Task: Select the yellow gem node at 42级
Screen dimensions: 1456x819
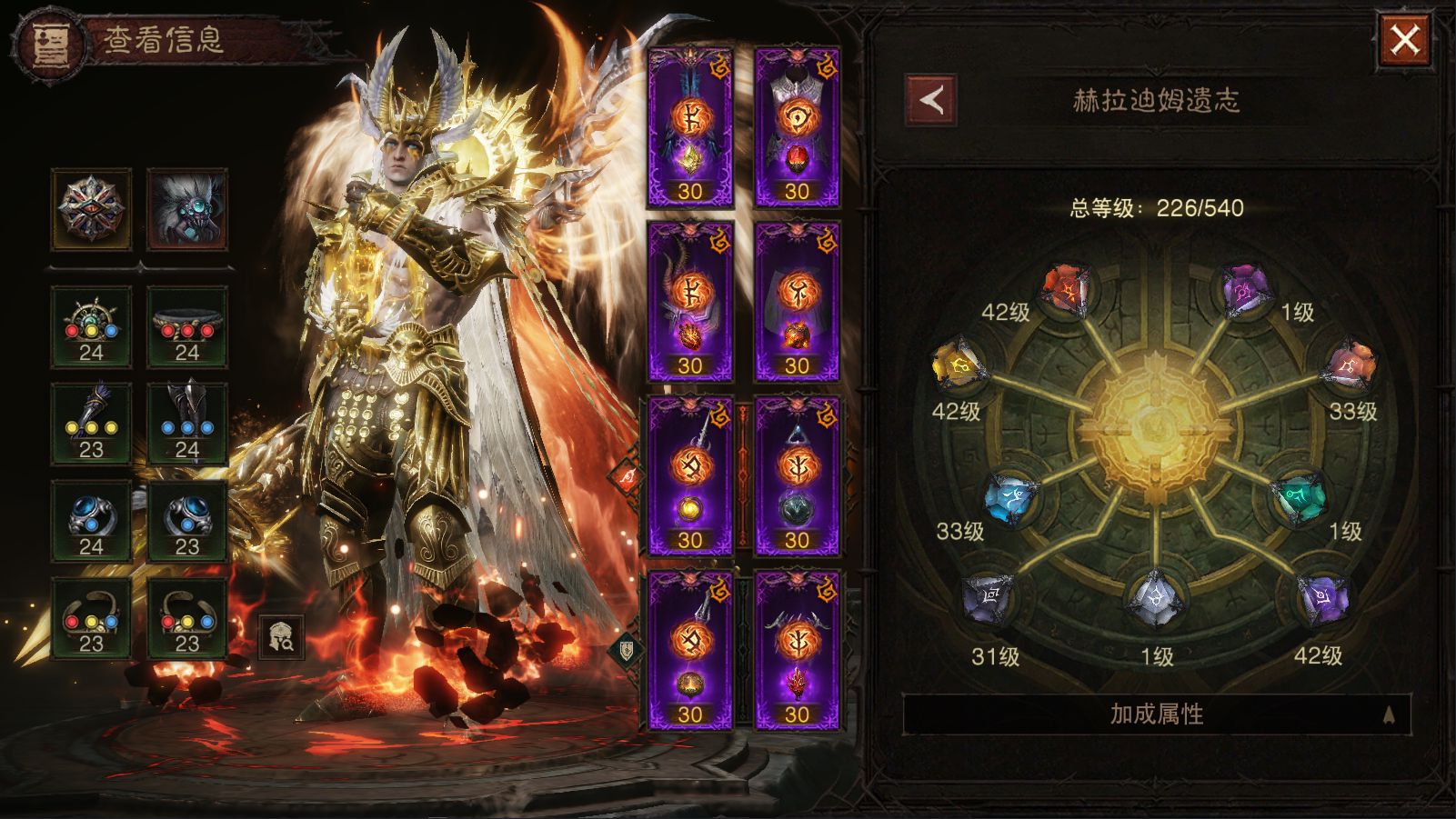Action: coord(958,366)
